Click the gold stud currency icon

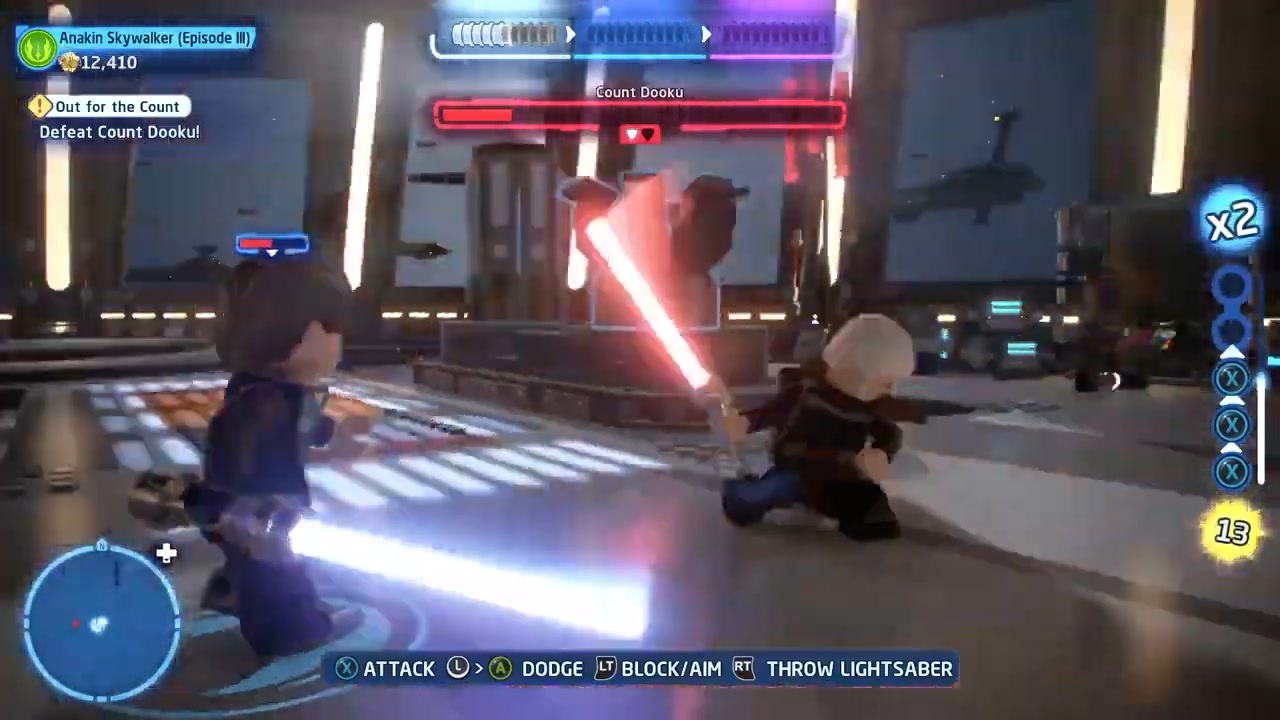tap(68, 62)
